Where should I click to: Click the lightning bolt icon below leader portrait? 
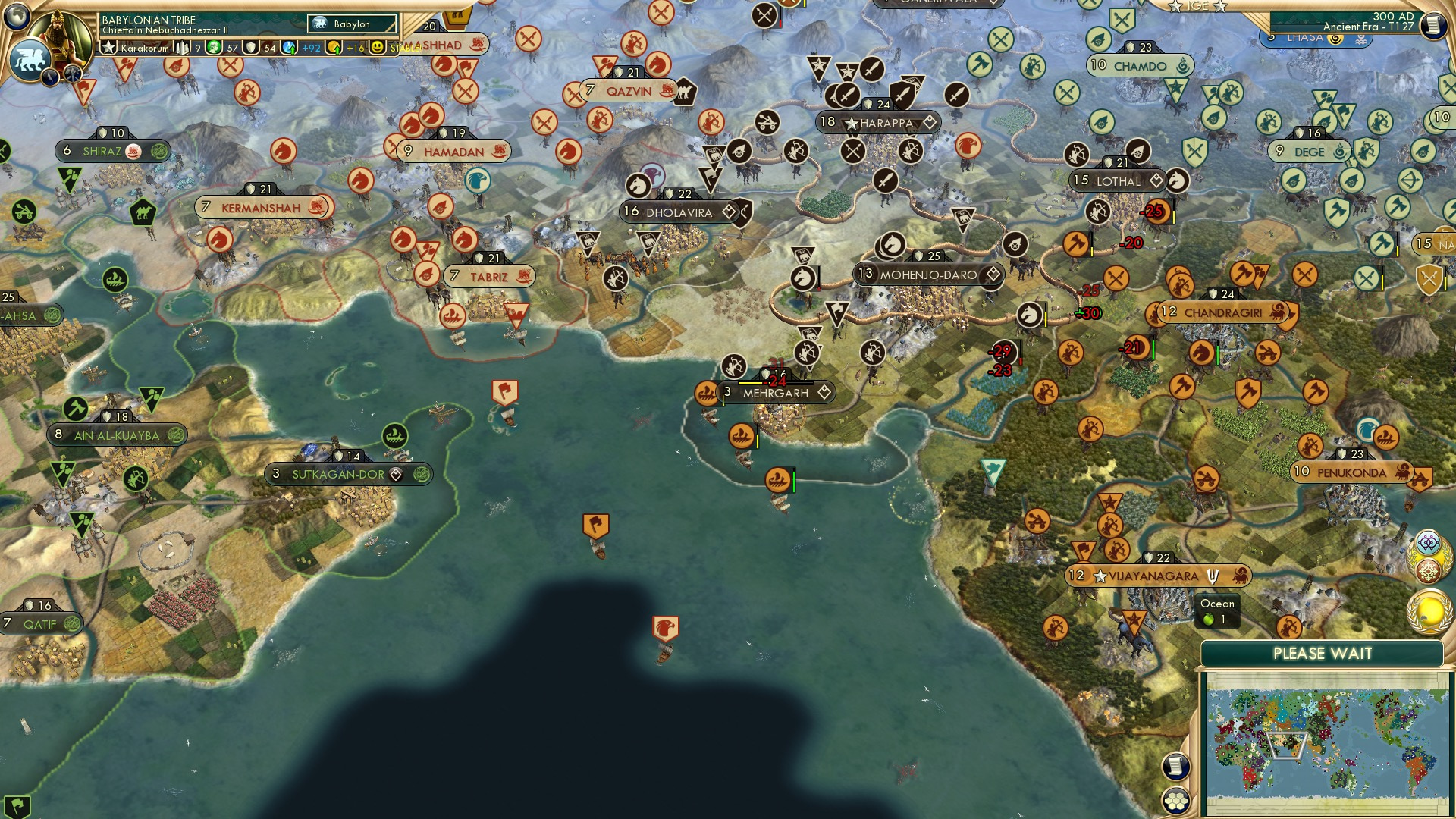[49, 77]
